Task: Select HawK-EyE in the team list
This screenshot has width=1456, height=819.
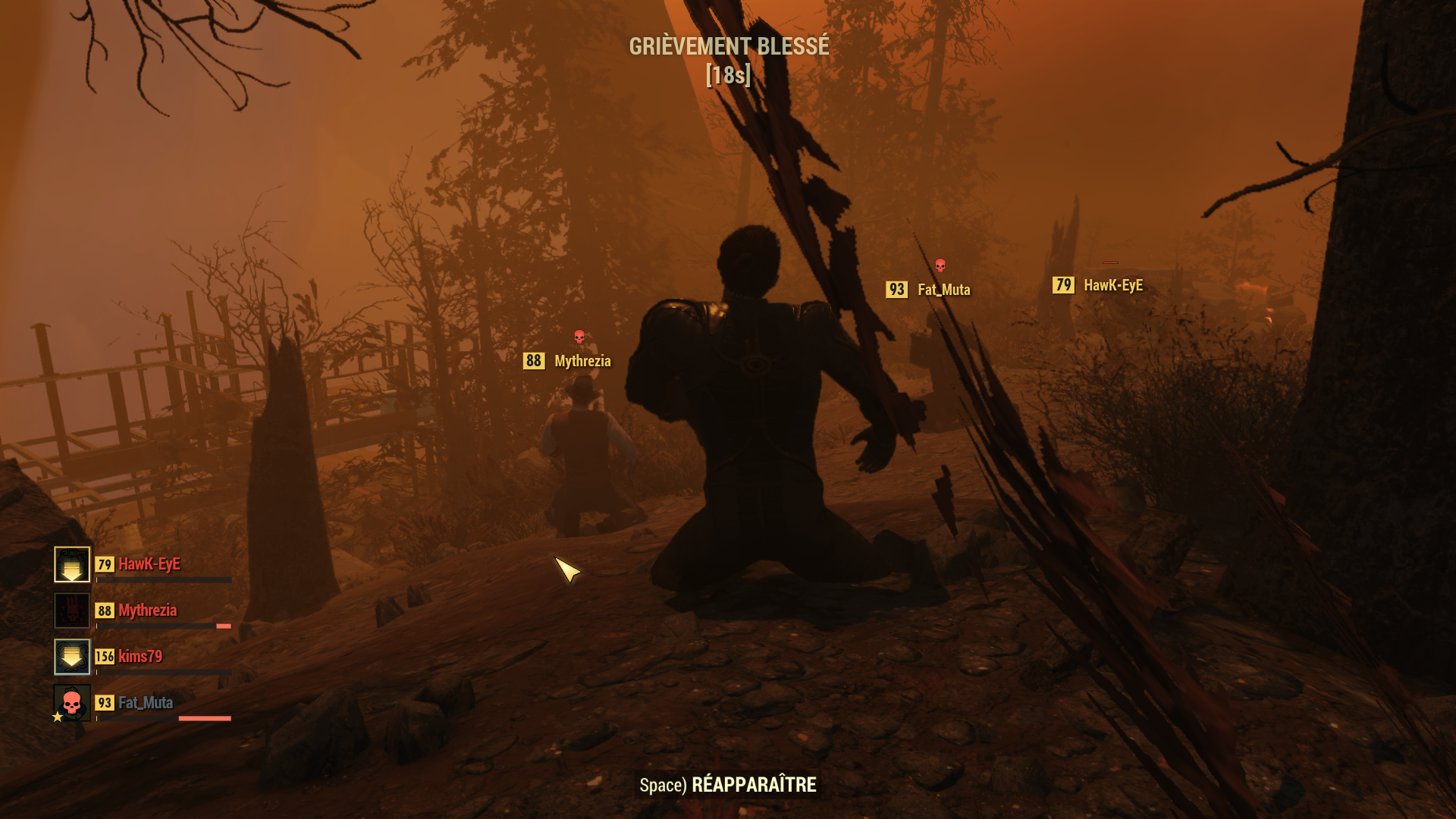Action: pyautogui.click(x=149, y=564)
